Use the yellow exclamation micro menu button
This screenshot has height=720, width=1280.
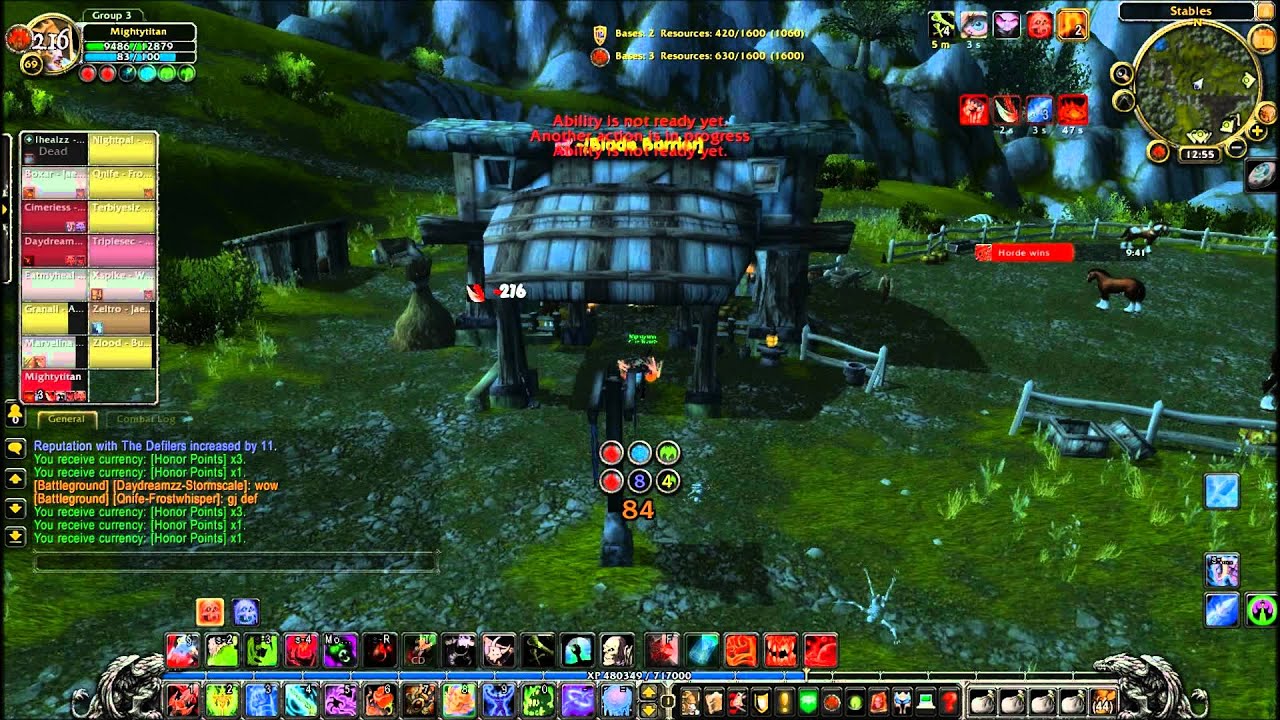784,702
